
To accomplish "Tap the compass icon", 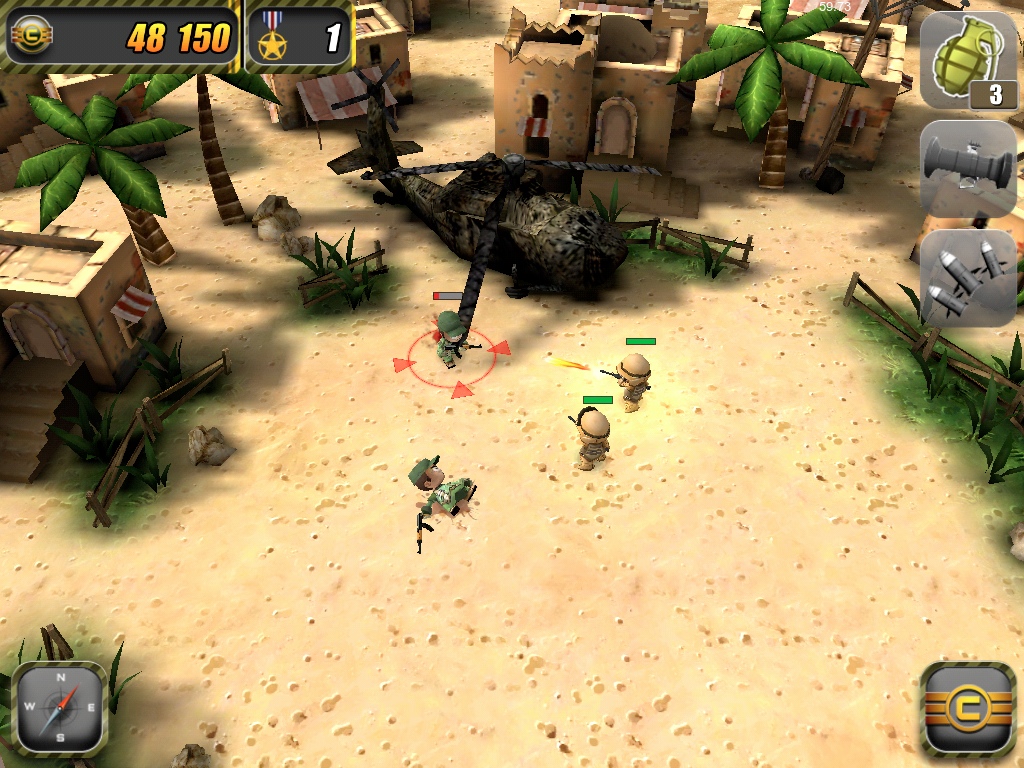I will (x=60, y=707).
